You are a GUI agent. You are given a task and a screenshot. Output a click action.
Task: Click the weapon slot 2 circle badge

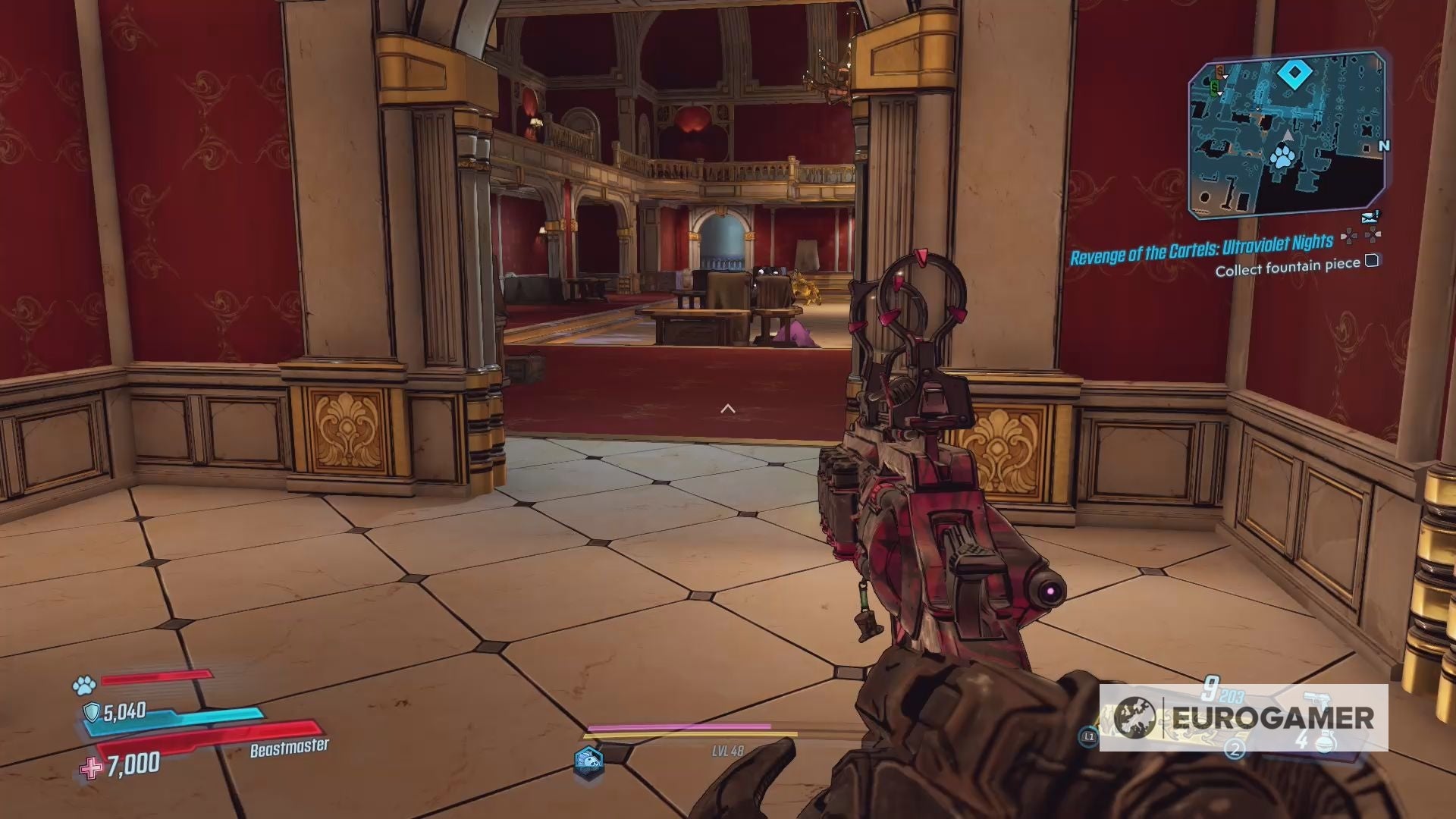(1235, 749)
